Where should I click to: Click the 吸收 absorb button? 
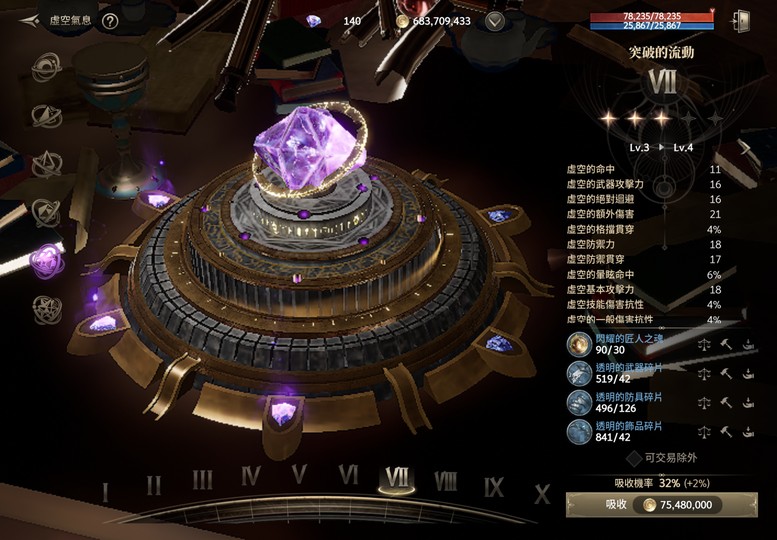(x=667, y=505)
